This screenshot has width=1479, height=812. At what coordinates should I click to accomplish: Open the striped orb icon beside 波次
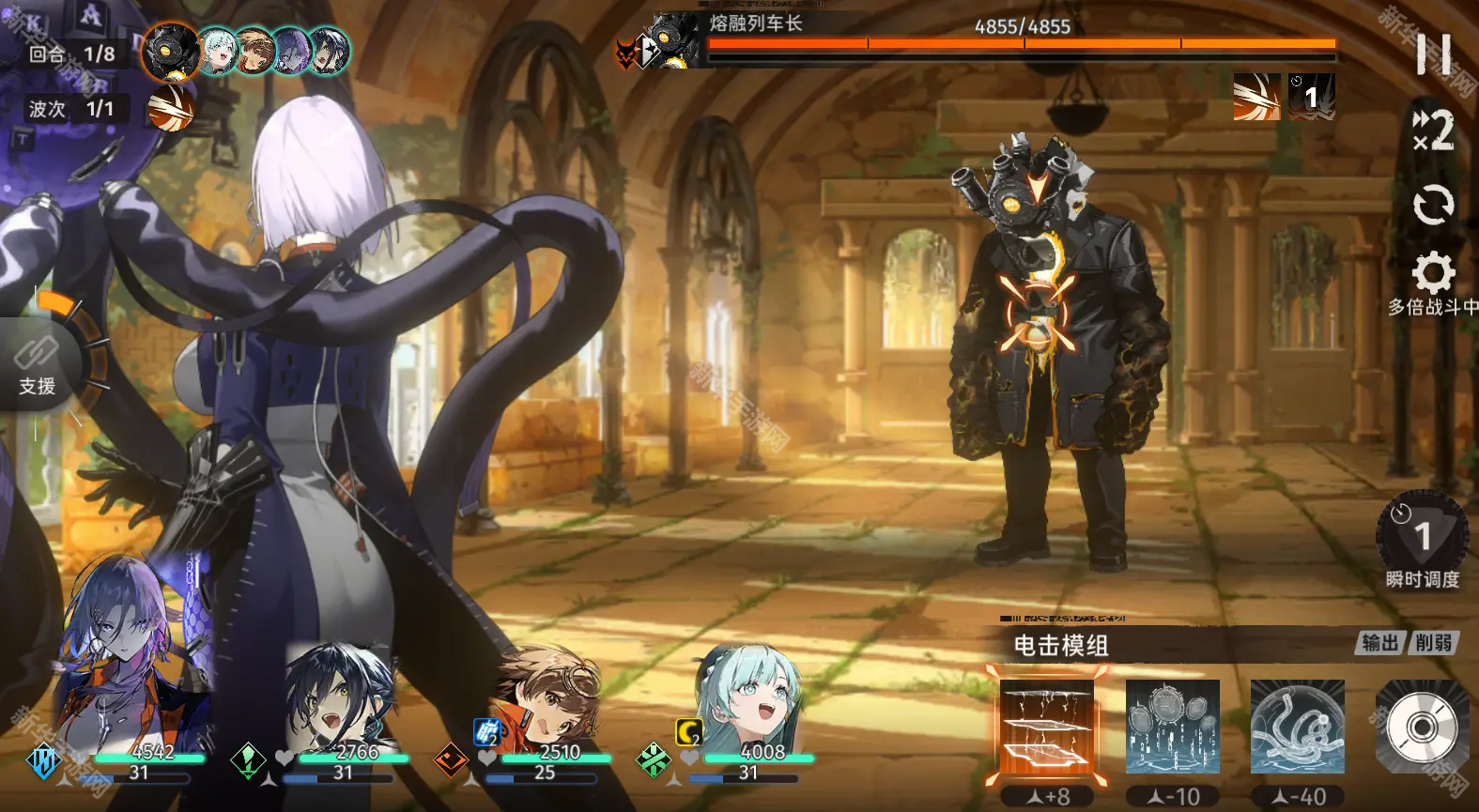[x=171, y=108]
